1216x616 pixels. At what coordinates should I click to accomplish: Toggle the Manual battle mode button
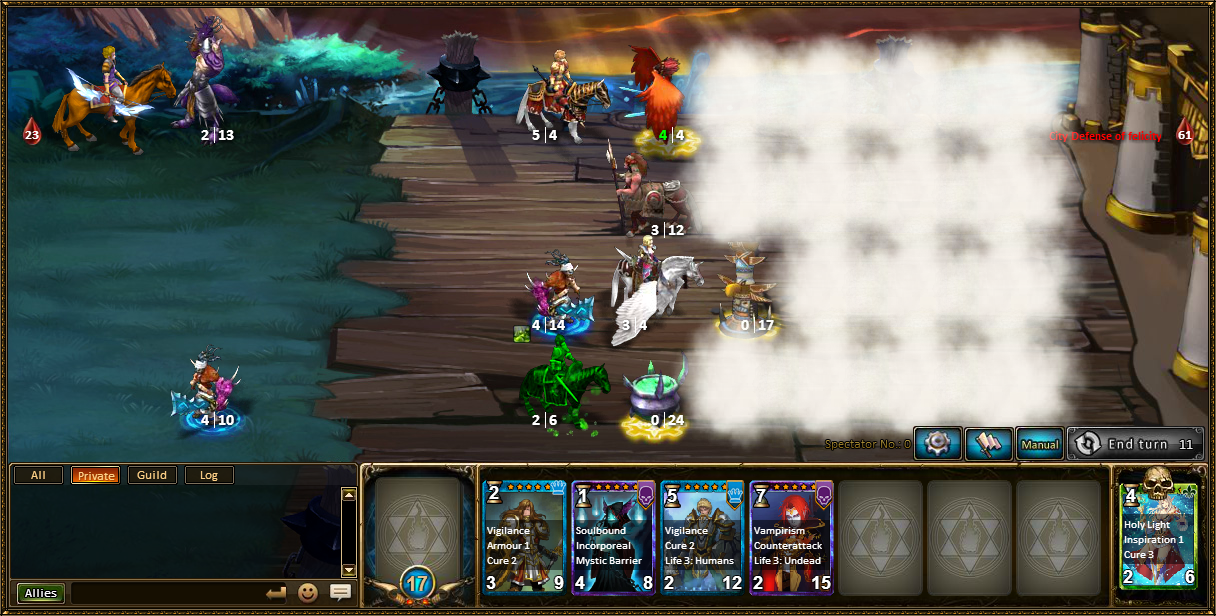click(1039, 444)
